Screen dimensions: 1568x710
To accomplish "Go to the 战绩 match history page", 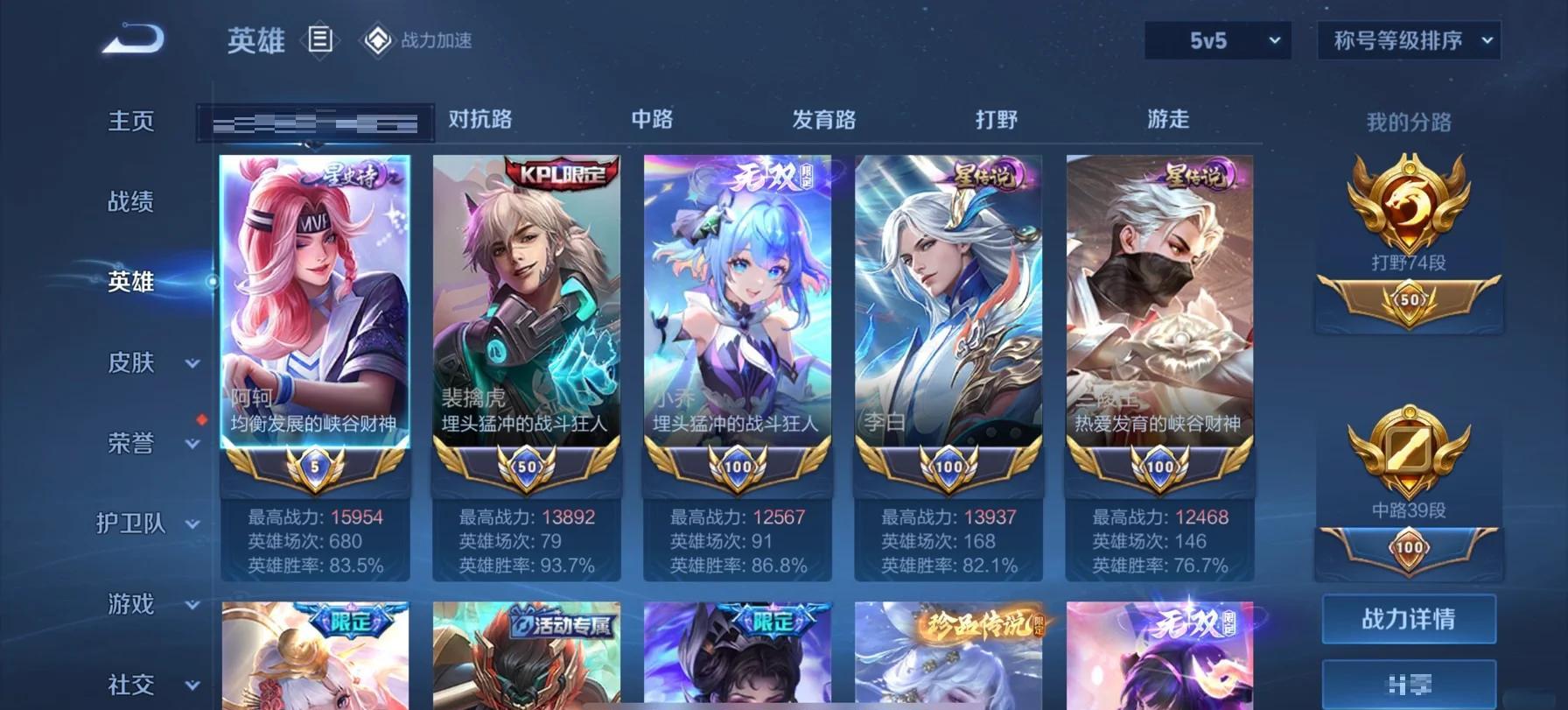I will [131, 202].
